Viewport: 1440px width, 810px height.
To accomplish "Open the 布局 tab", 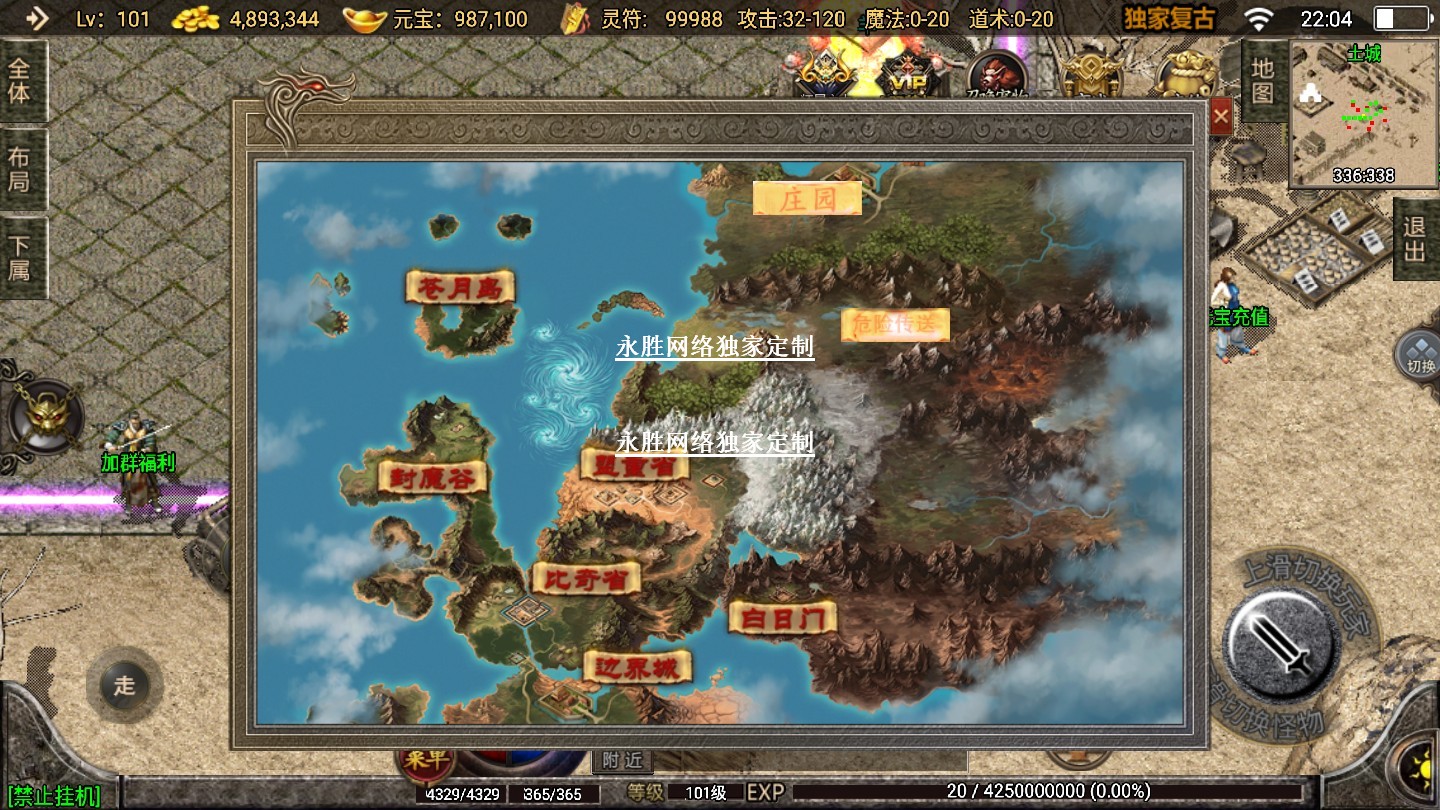I will click(20, 169).
